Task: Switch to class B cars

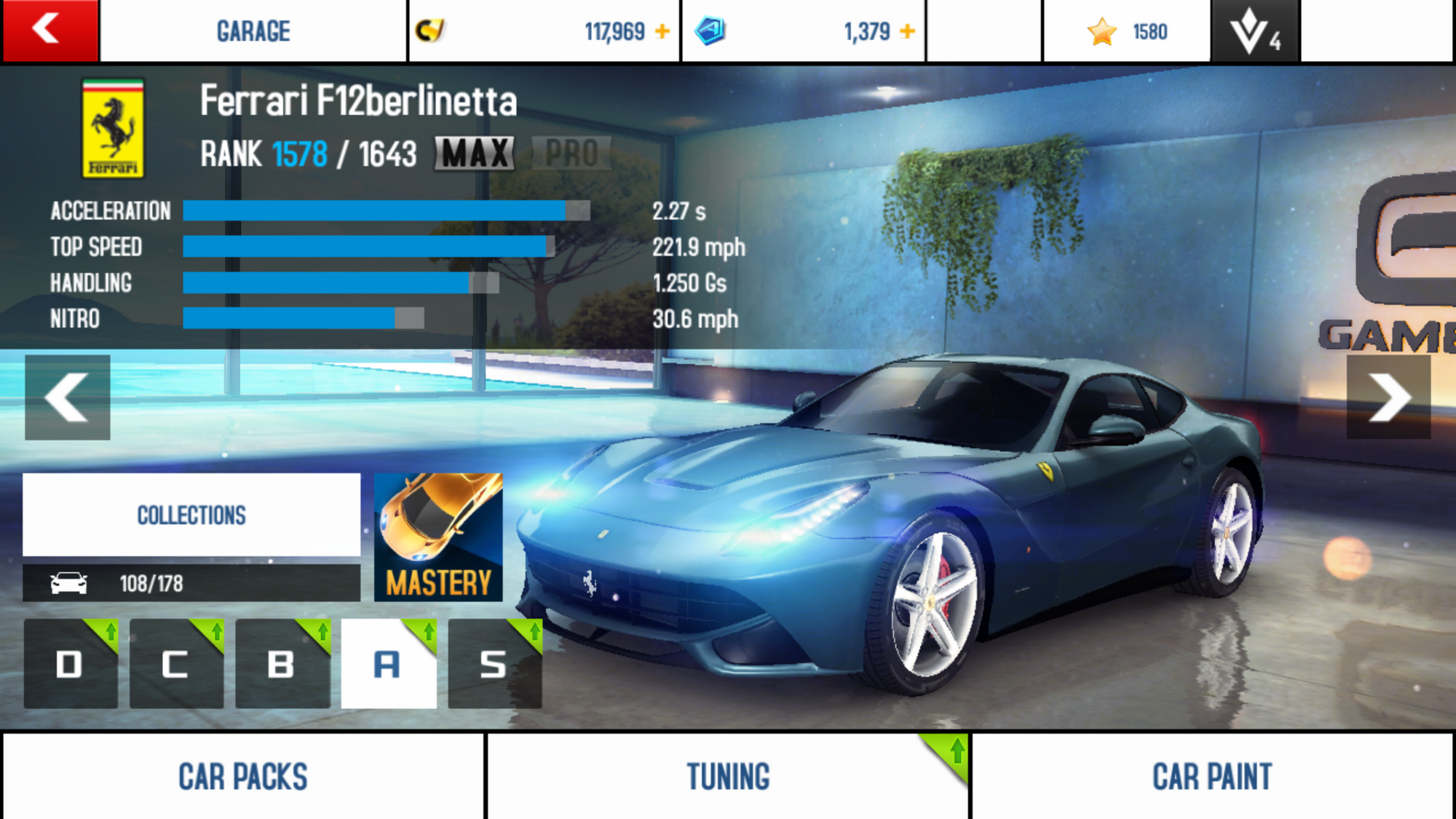Action: pos(282,664)
